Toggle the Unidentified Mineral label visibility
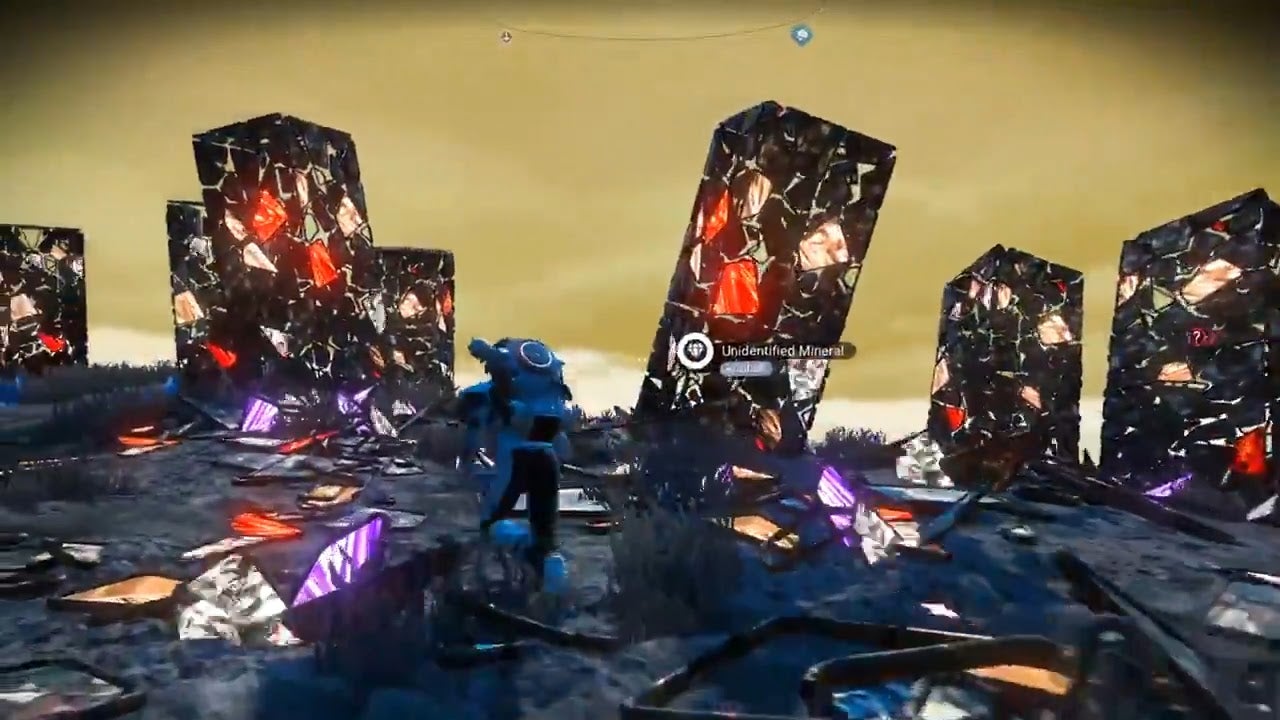The image size is (1280, 720). click(783, 350)
